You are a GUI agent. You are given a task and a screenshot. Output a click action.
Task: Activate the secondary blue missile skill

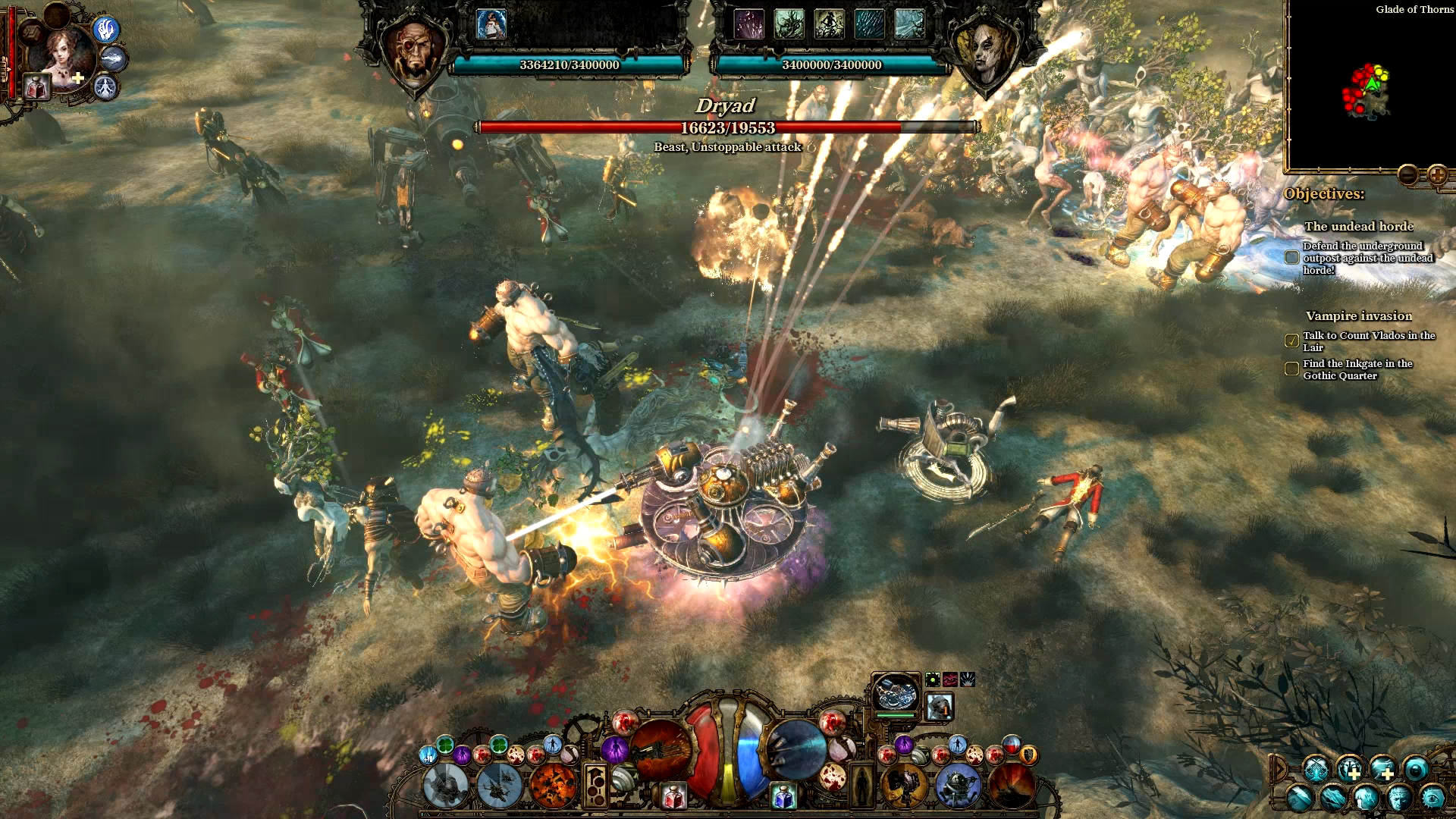pos(796,749)
